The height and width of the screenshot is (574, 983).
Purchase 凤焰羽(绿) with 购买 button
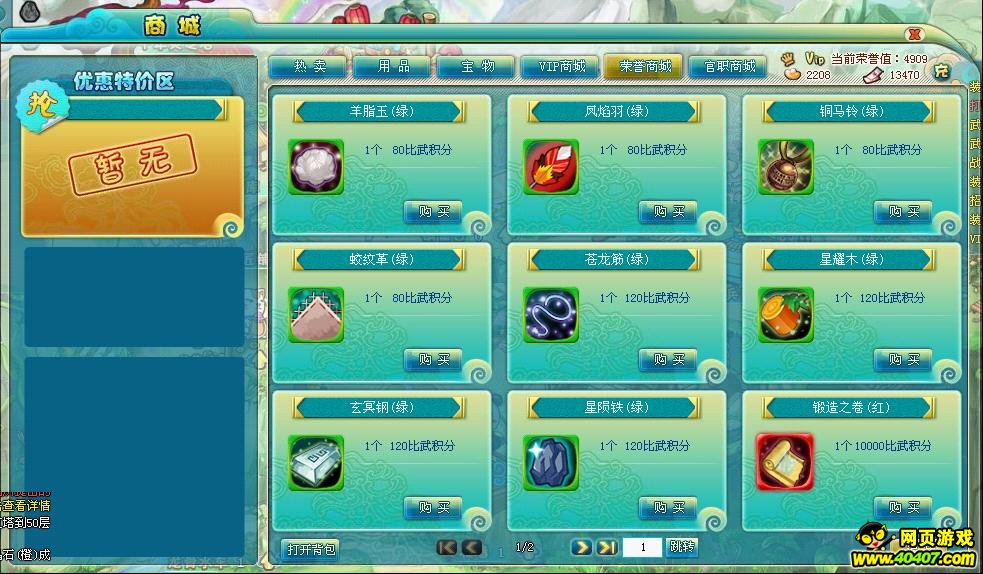(668, 212)
